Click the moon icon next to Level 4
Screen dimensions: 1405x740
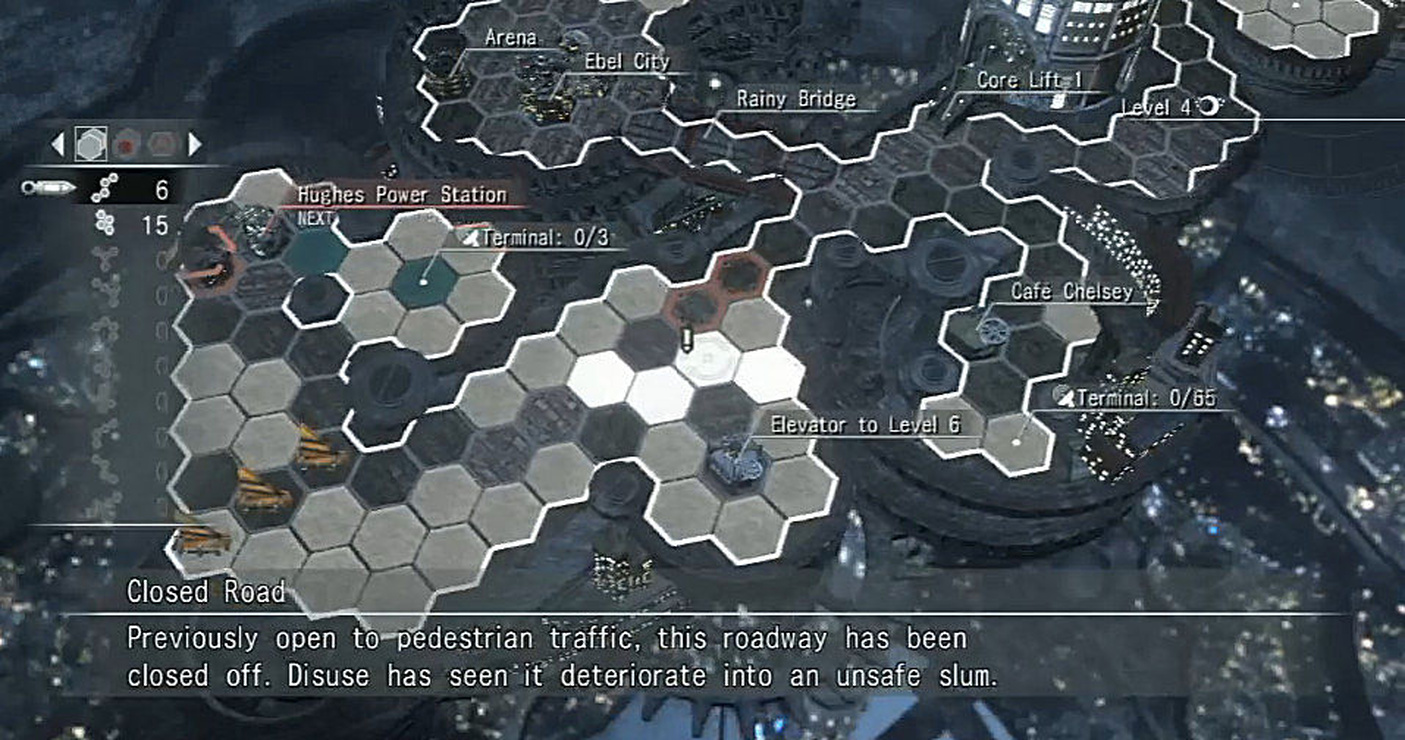tap(1210, 104)
